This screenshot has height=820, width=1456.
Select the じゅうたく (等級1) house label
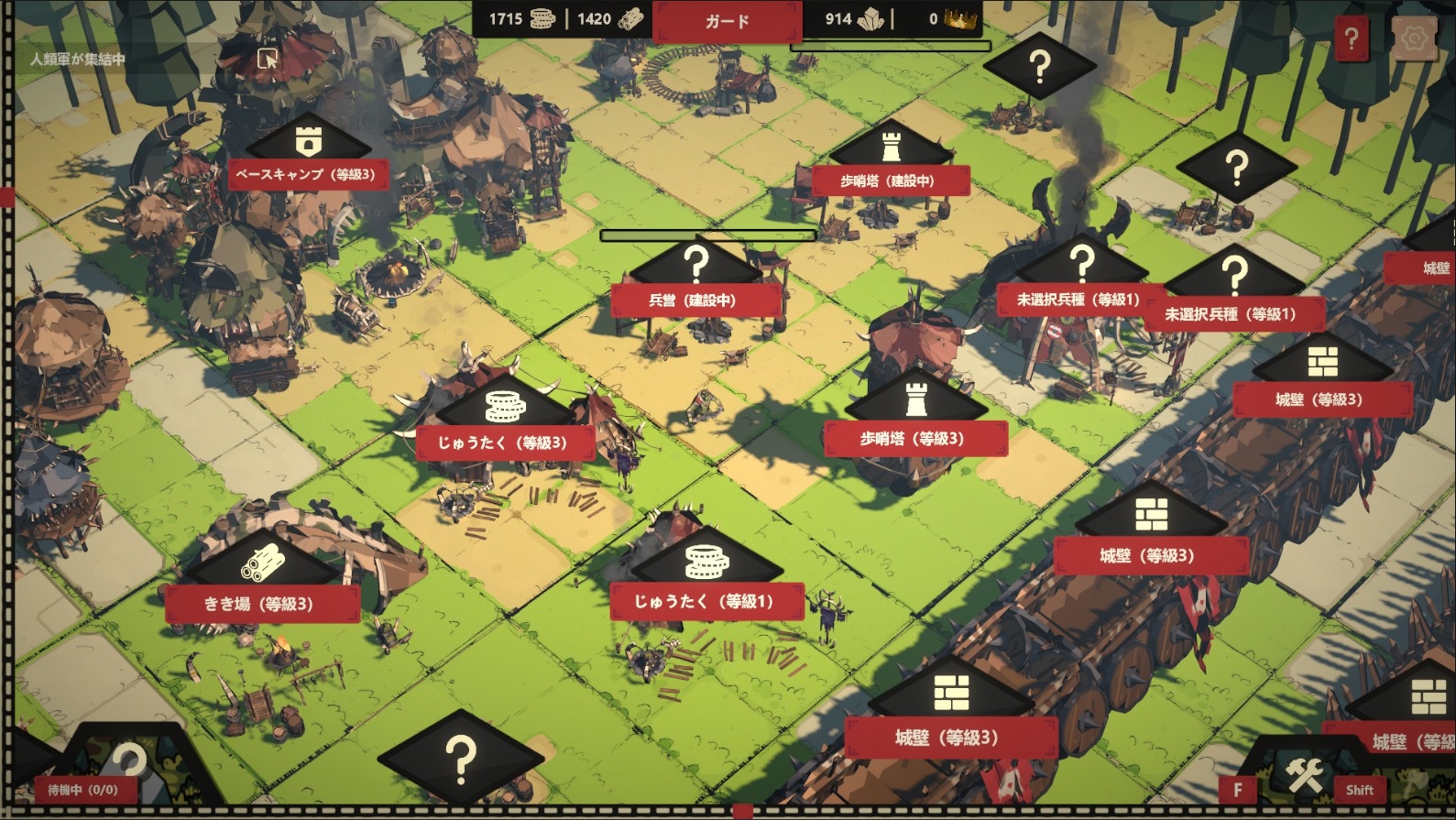pyautogui.click(x=705, y=601)
